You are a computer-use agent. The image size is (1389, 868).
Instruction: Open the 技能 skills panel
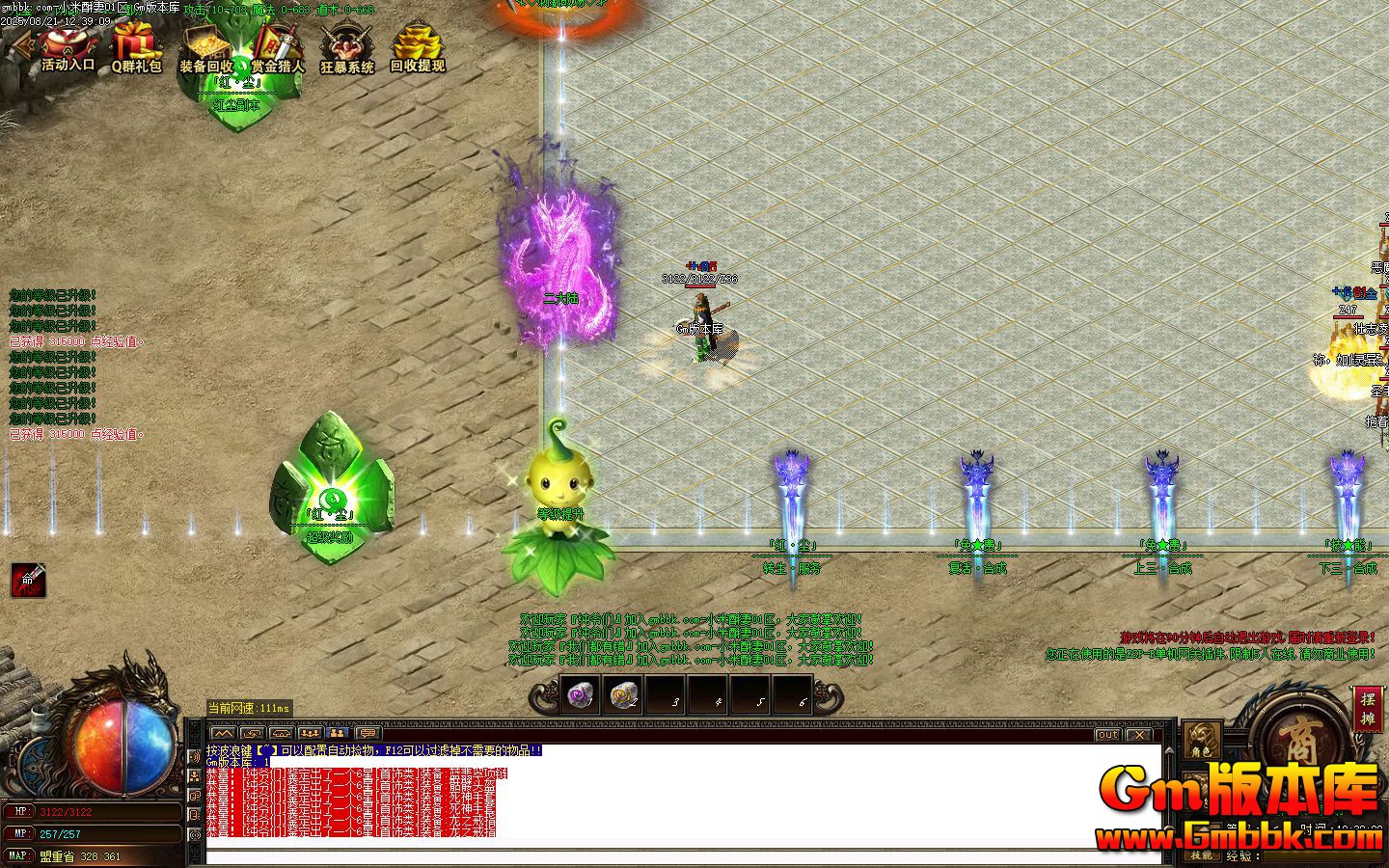click(x=1201, y=855)
